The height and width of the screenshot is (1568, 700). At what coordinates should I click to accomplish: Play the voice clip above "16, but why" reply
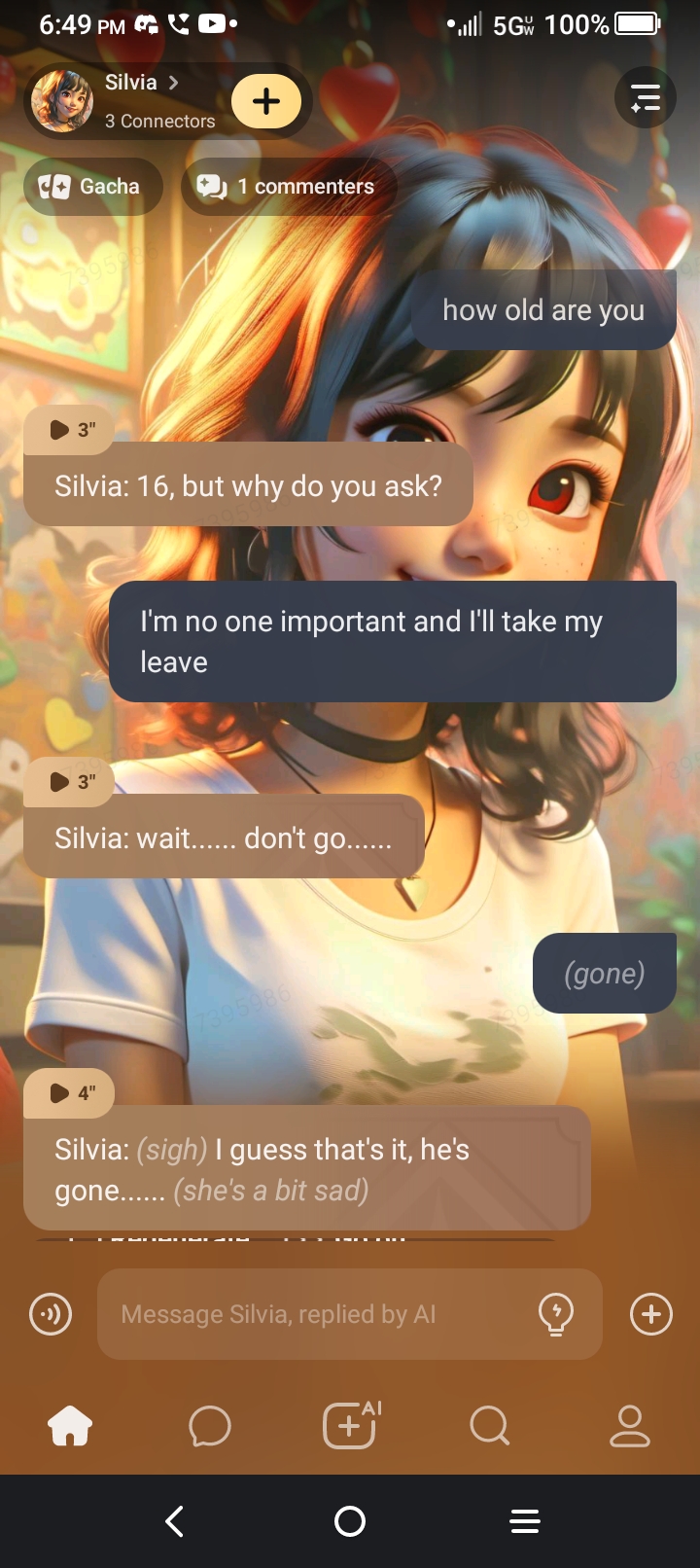(x=70, y=430)
